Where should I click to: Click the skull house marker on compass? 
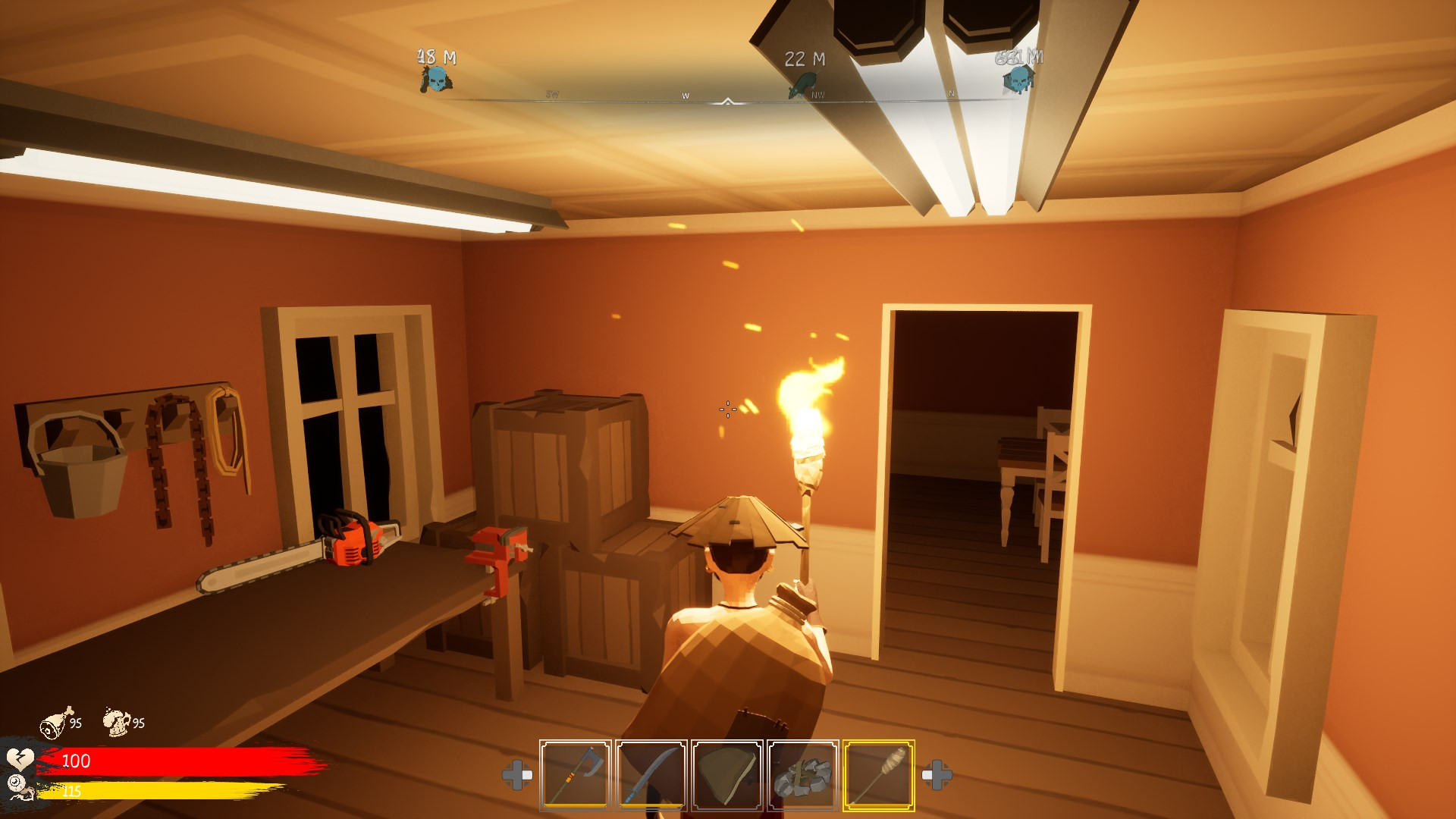(x=1018, y=79)
